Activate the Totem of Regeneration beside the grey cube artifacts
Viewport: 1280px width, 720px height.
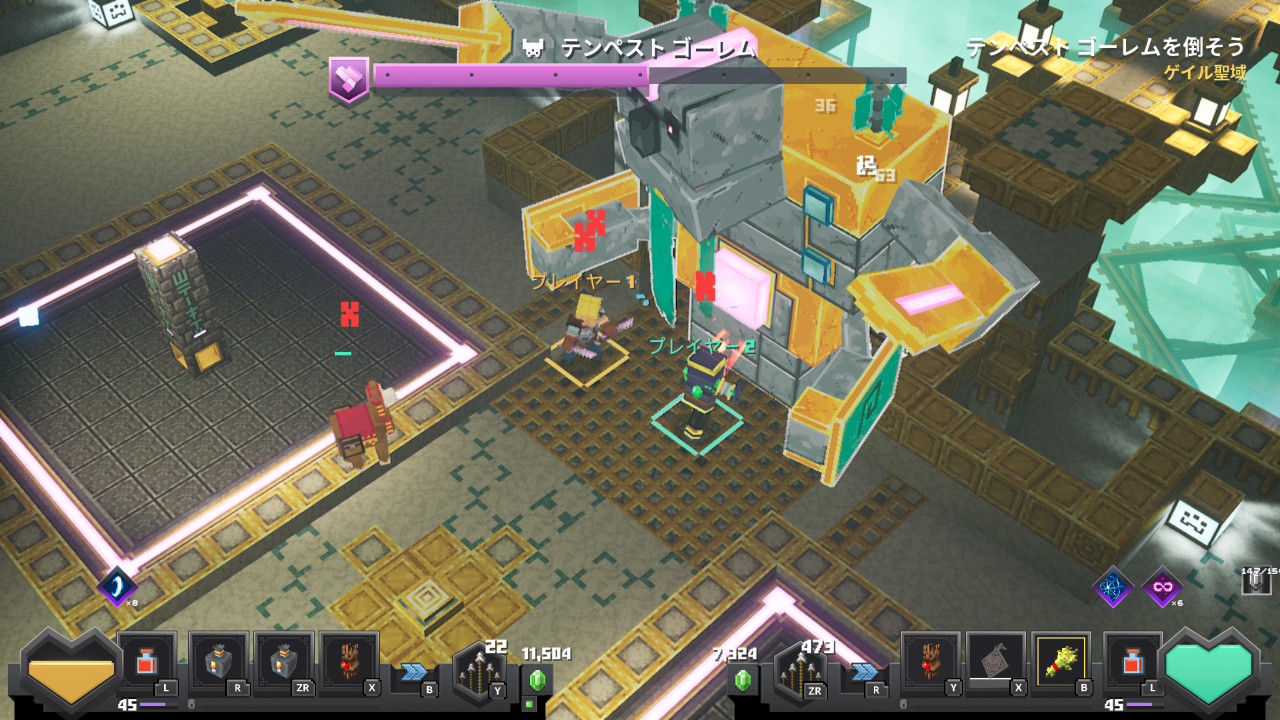point(348,662)
